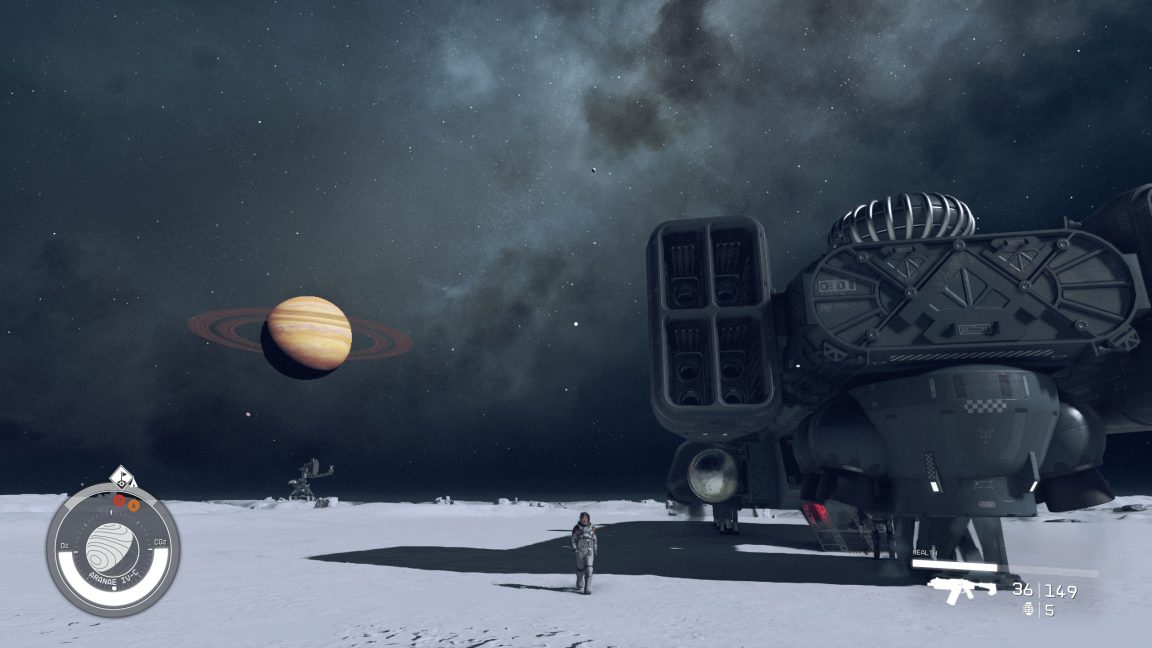The height and width of the screenshot is (648, 1152).
Task: Click the equipped rifle weapon icon
Action: [x=961, y=589]
